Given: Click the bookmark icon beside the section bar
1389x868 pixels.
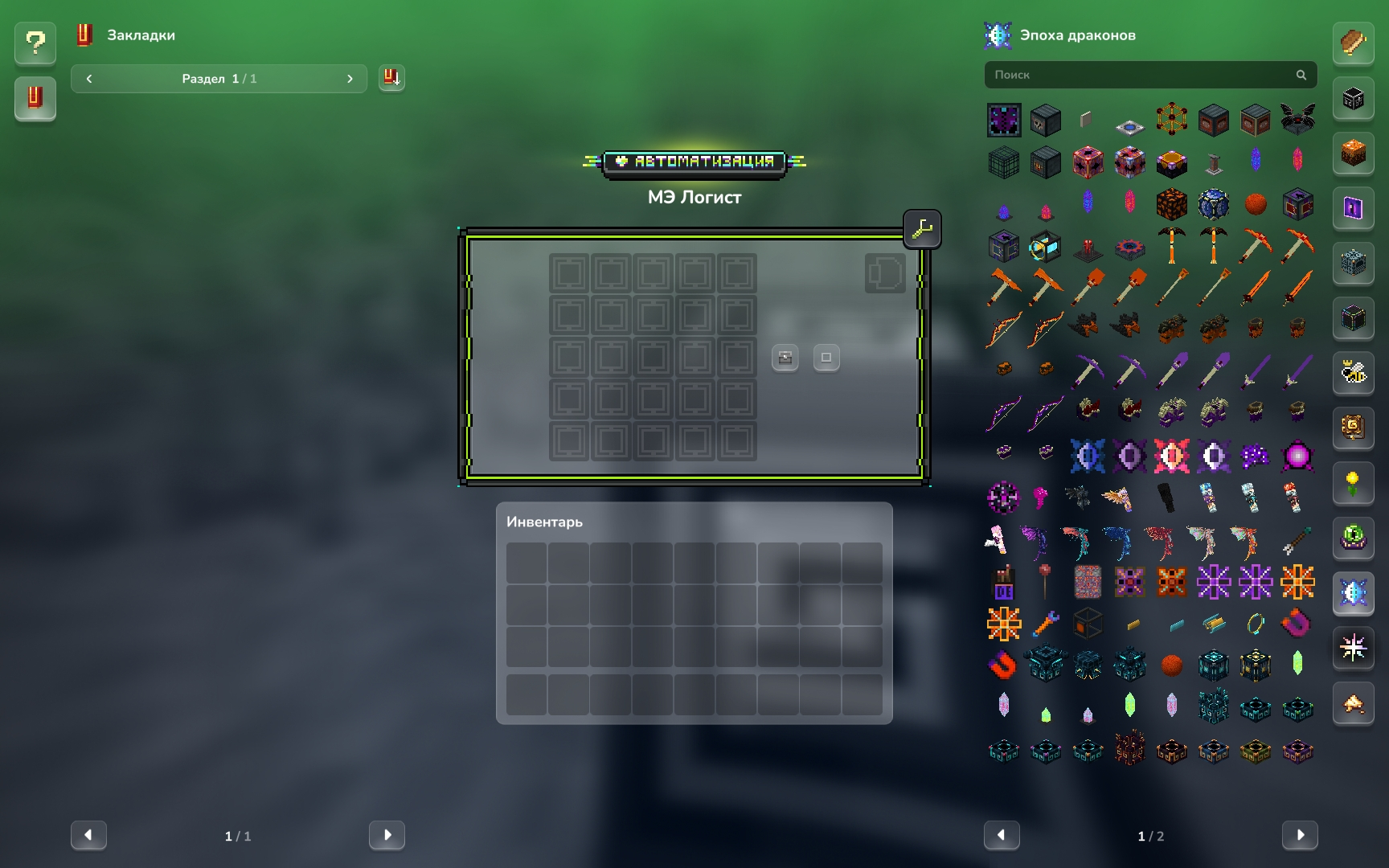Looking at the screenshot, I should coord(391,78).
